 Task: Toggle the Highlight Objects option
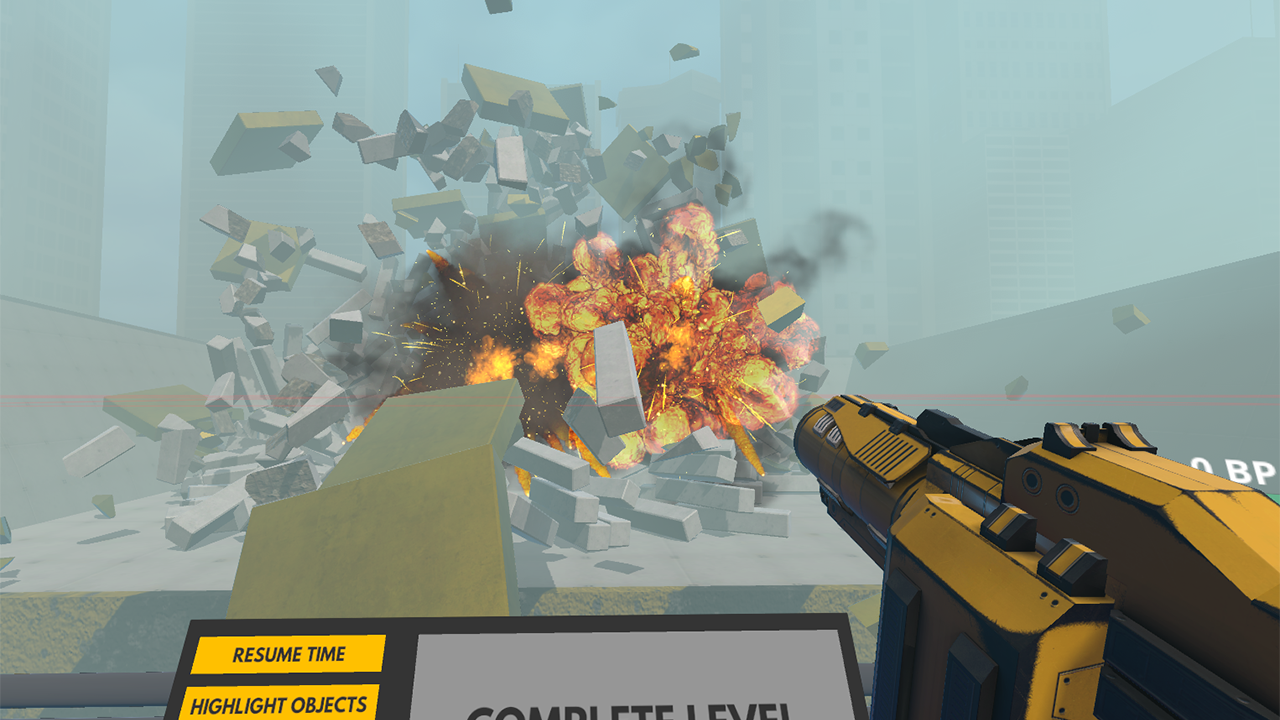click(x=279, y=703)
